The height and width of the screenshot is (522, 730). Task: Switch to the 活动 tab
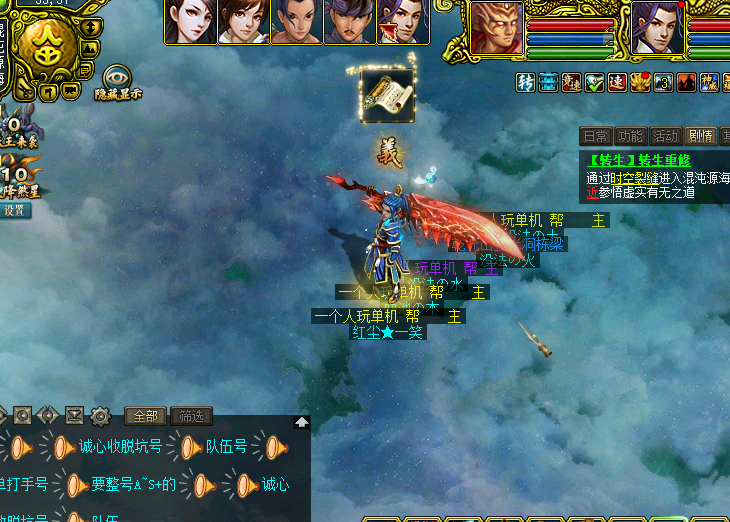coord(664,136)
